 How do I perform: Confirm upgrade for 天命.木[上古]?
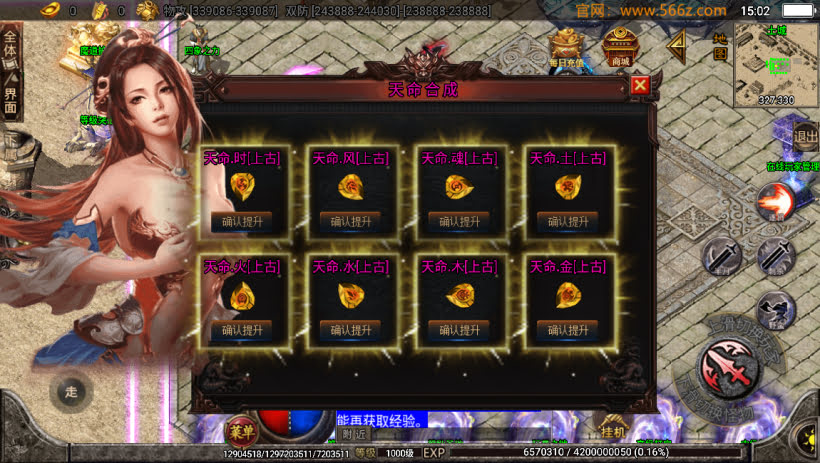click(x=459, y=329)
